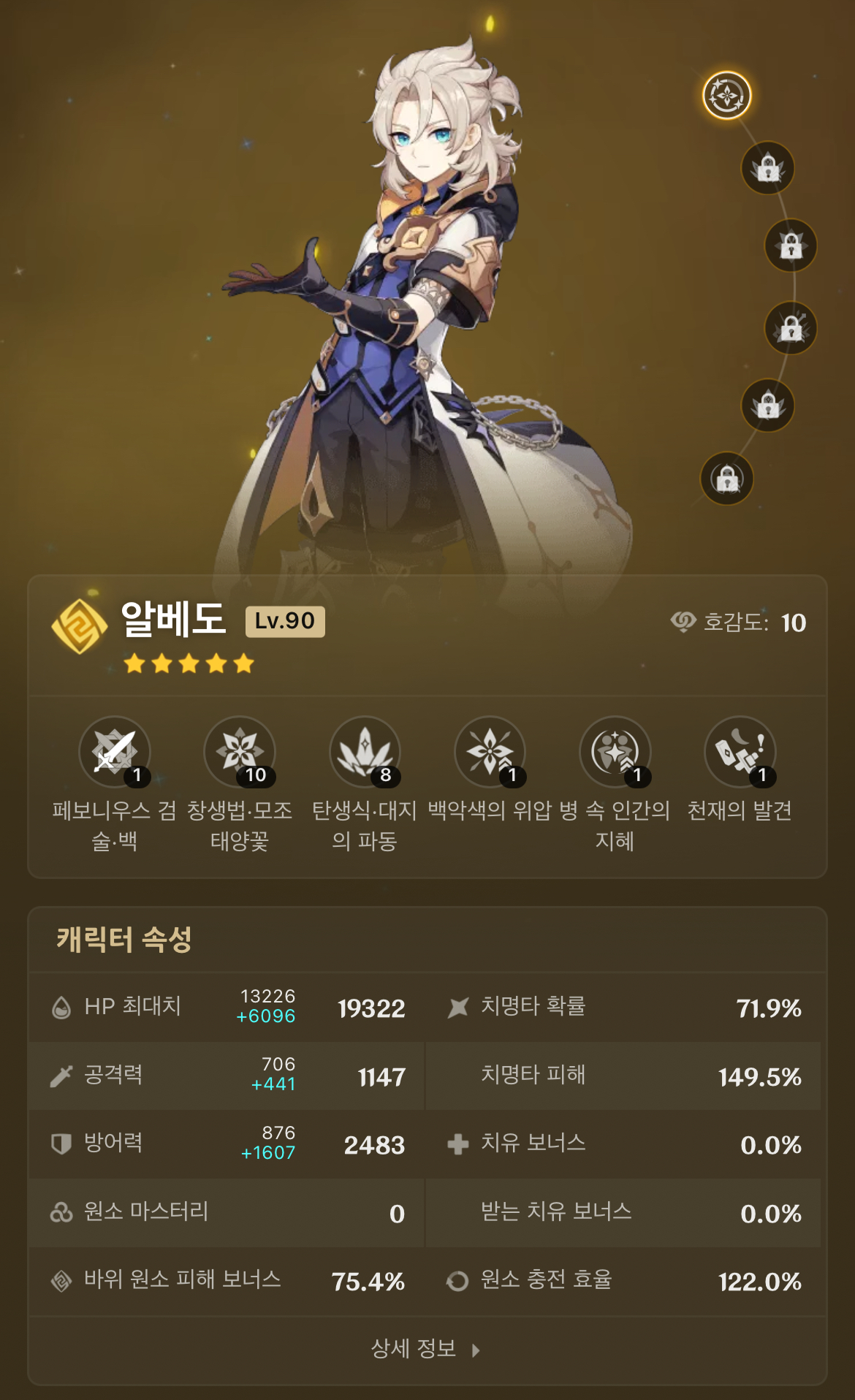The image size is (855, 1400).
Task: View the 창생법·모조 태양꽃 skill talent
Action: click(x=240, y=752)
